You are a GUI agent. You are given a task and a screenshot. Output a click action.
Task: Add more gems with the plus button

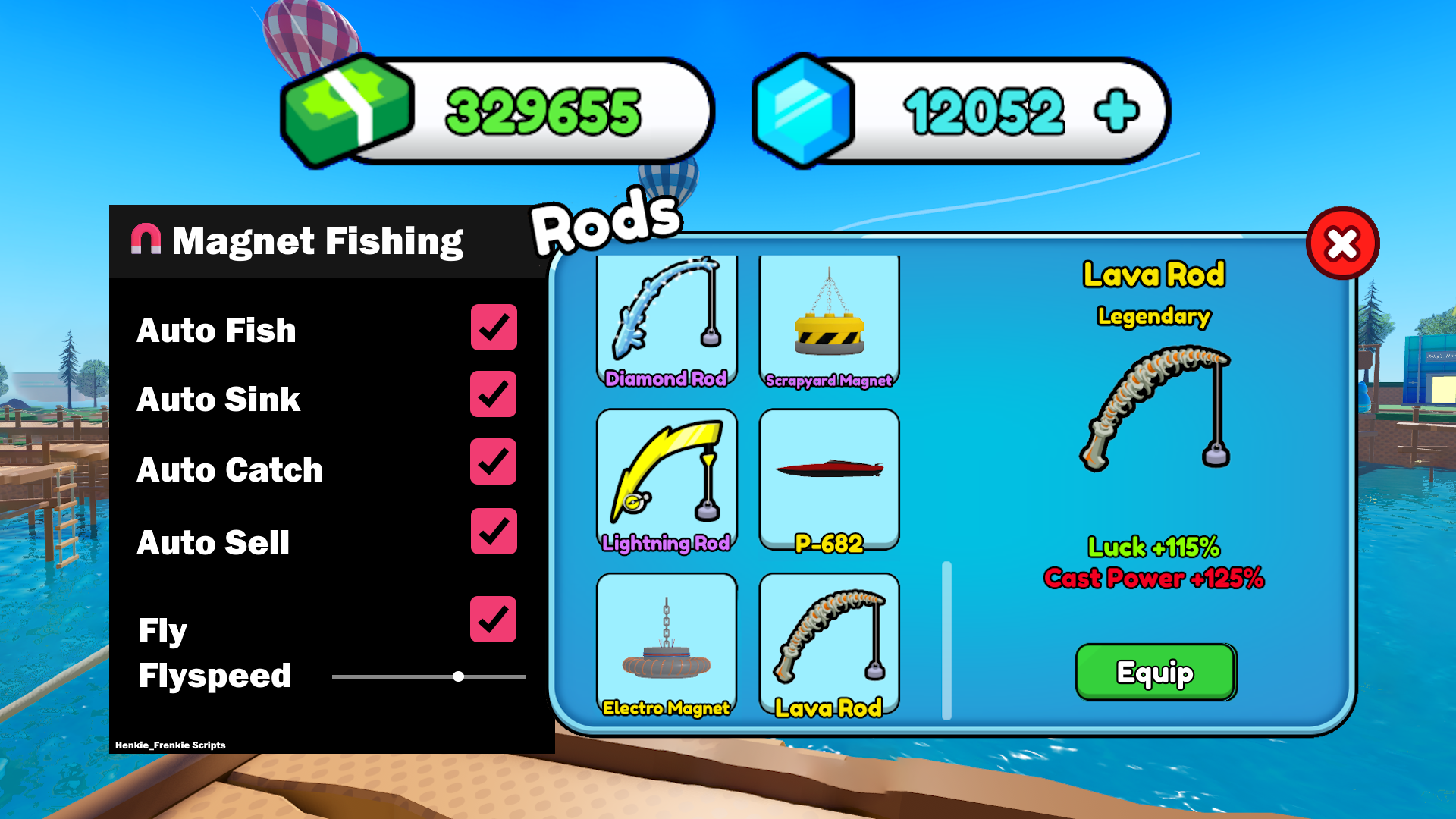point(1116,111)
